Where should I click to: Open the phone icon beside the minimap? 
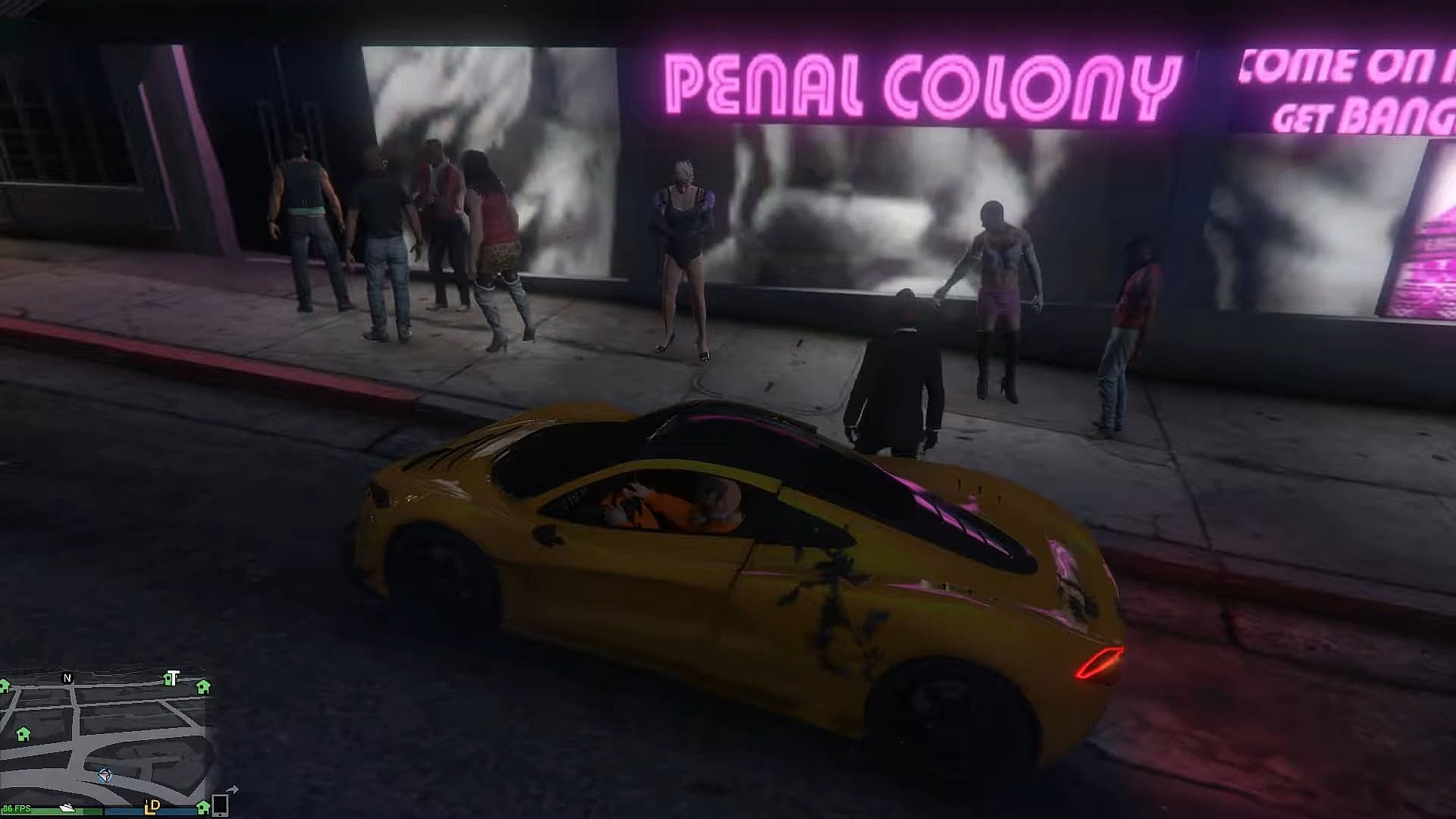pyautogui.click(x=220, y=805)
